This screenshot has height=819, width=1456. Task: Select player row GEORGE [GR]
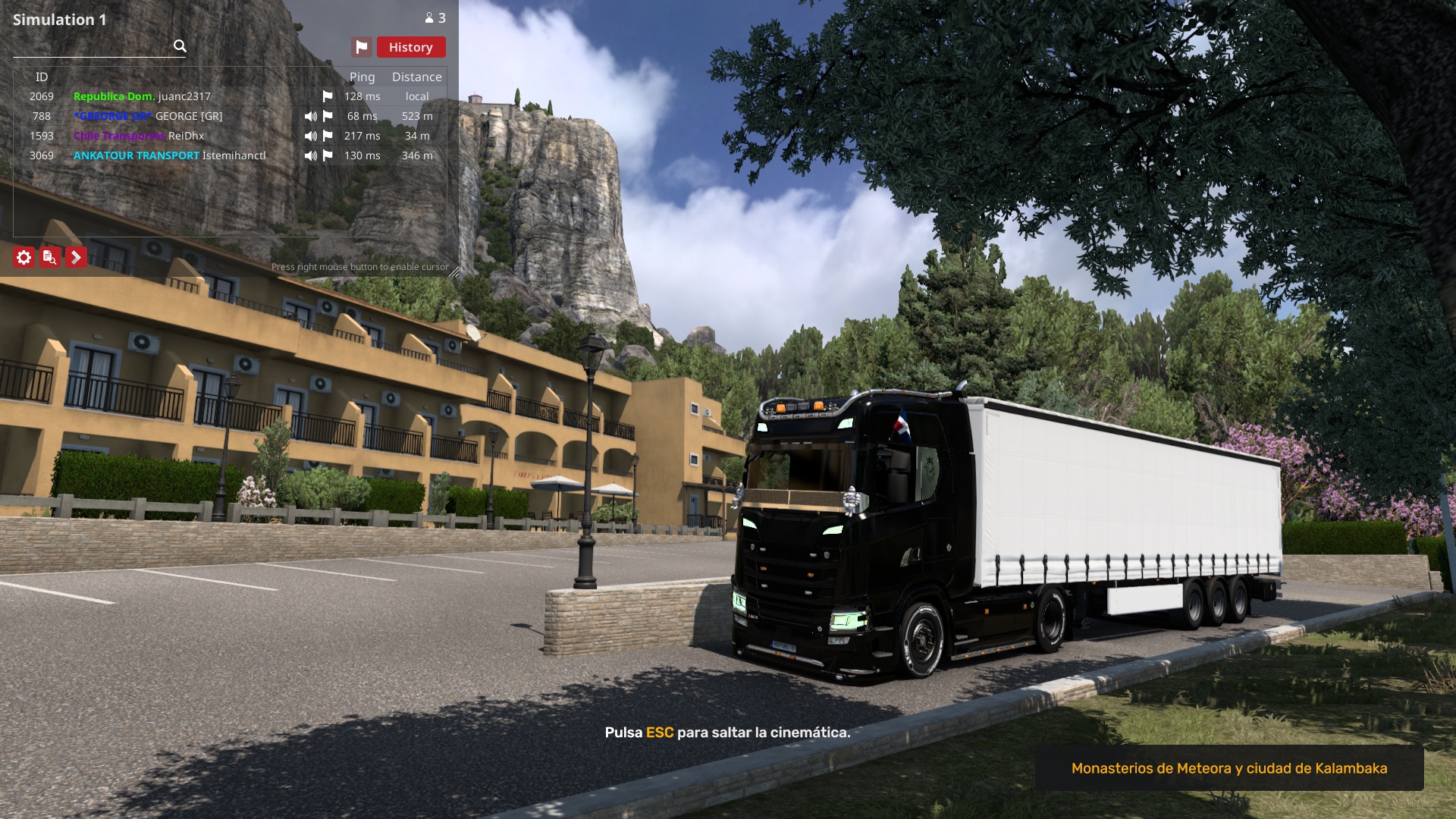point(189,116)
